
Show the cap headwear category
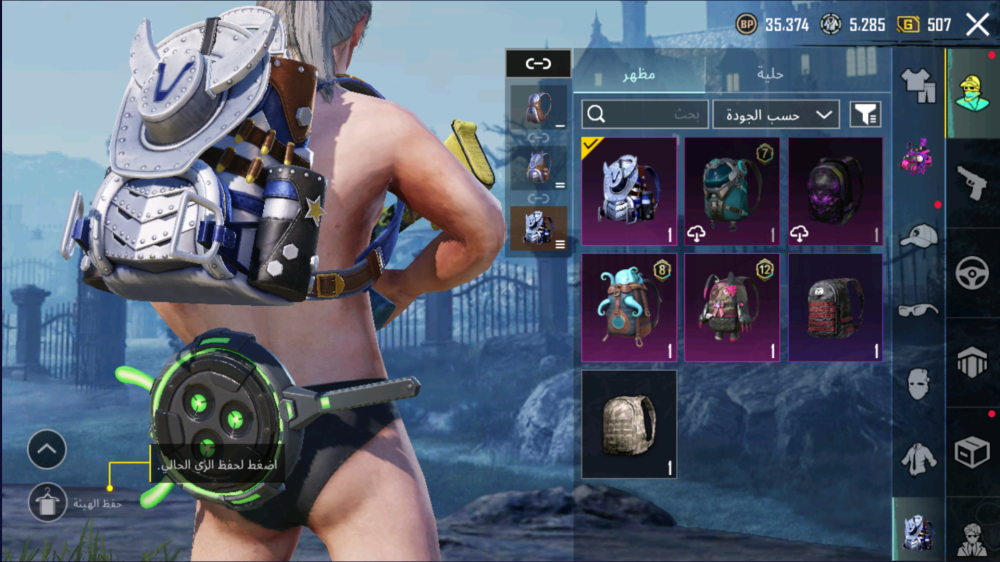(x=918, y=236)
